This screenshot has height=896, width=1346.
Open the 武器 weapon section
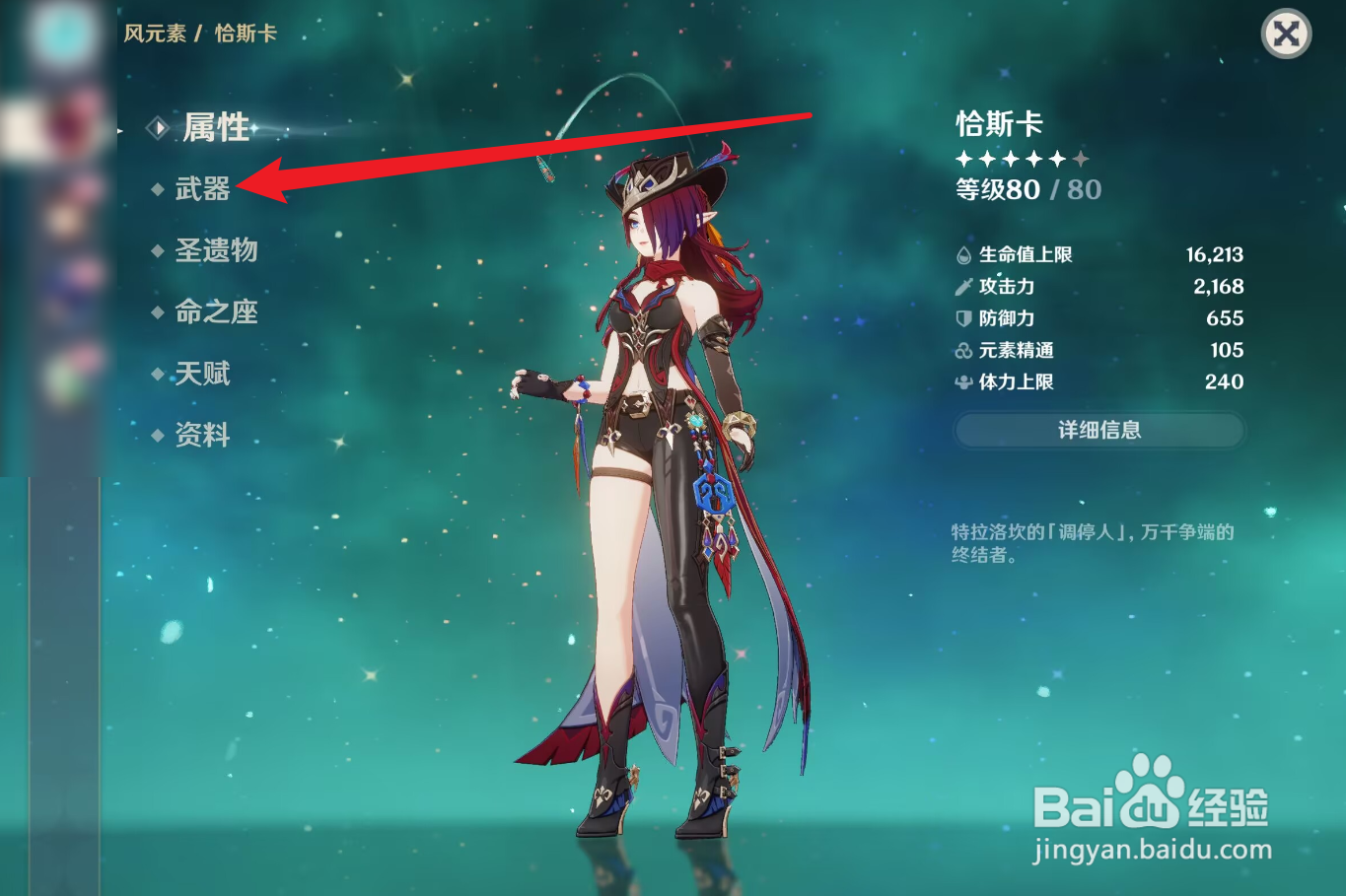click(x=205, y=189)
